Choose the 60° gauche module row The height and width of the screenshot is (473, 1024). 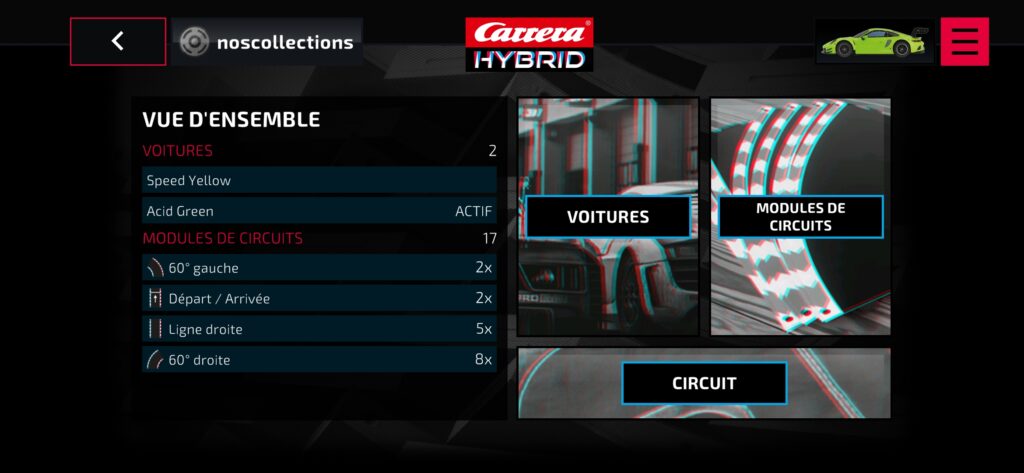point(319,268)
